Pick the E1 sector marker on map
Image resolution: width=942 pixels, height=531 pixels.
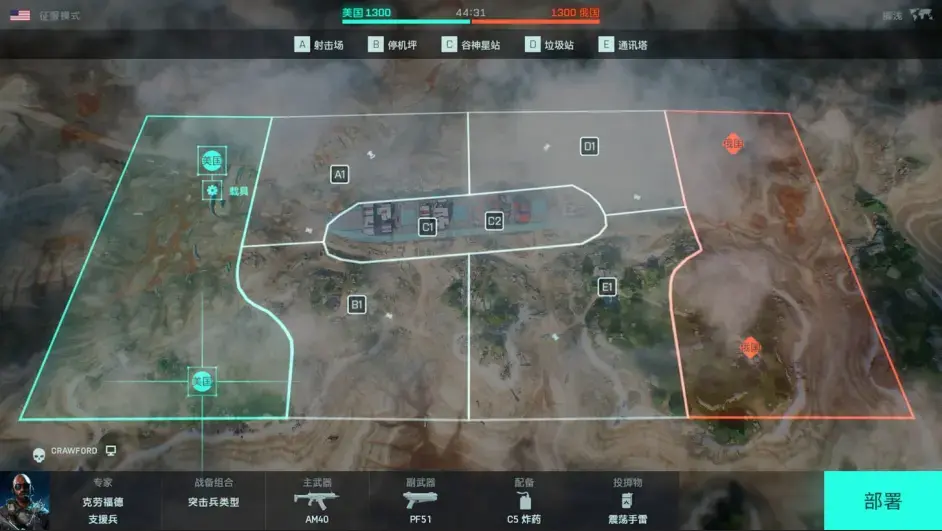point(607,287)
